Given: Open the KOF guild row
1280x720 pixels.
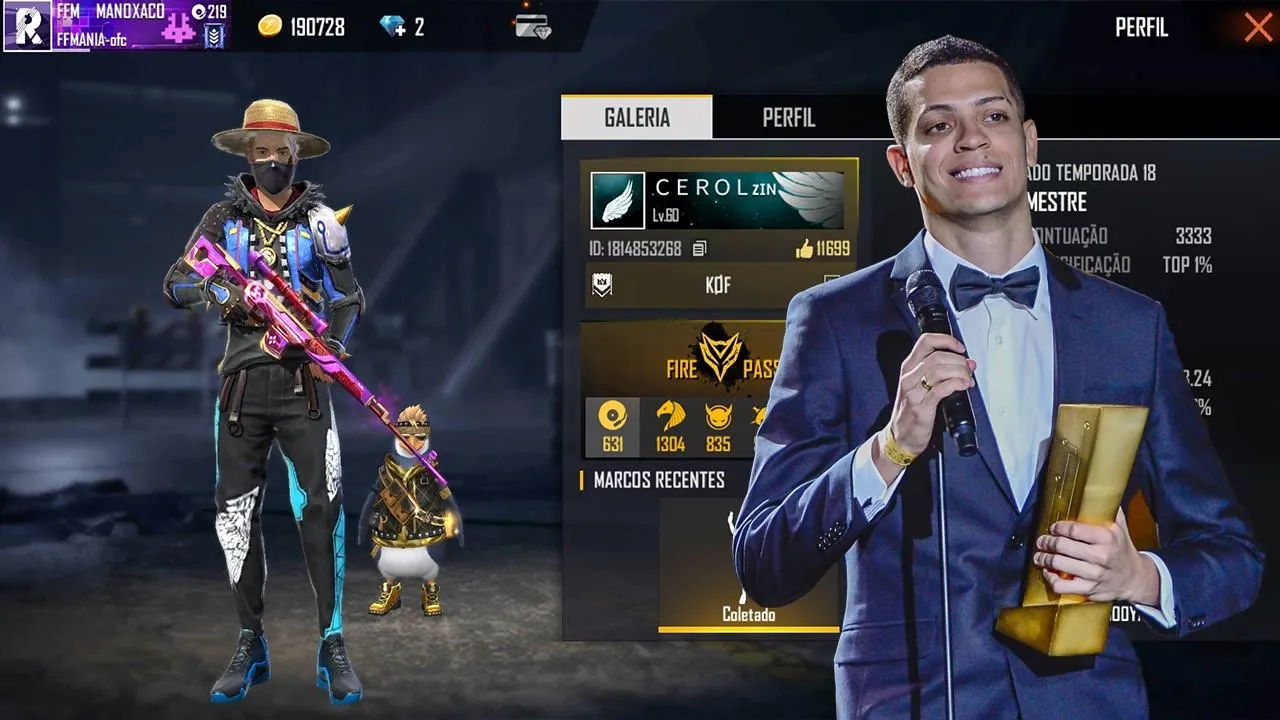Looking at the screenshot, I should coord(717,286).
